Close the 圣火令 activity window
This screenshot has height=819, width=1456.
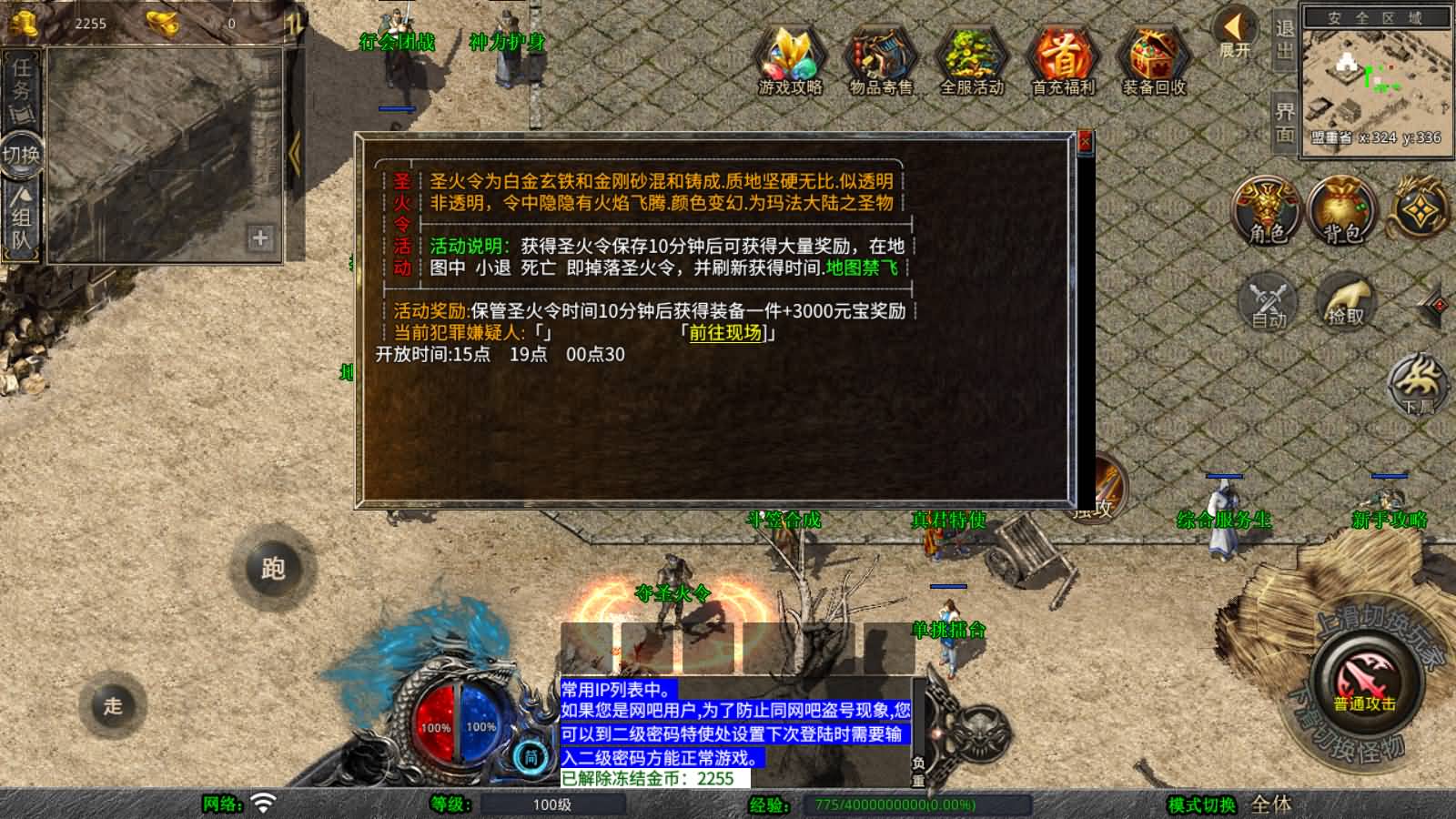click(1084, 143)
